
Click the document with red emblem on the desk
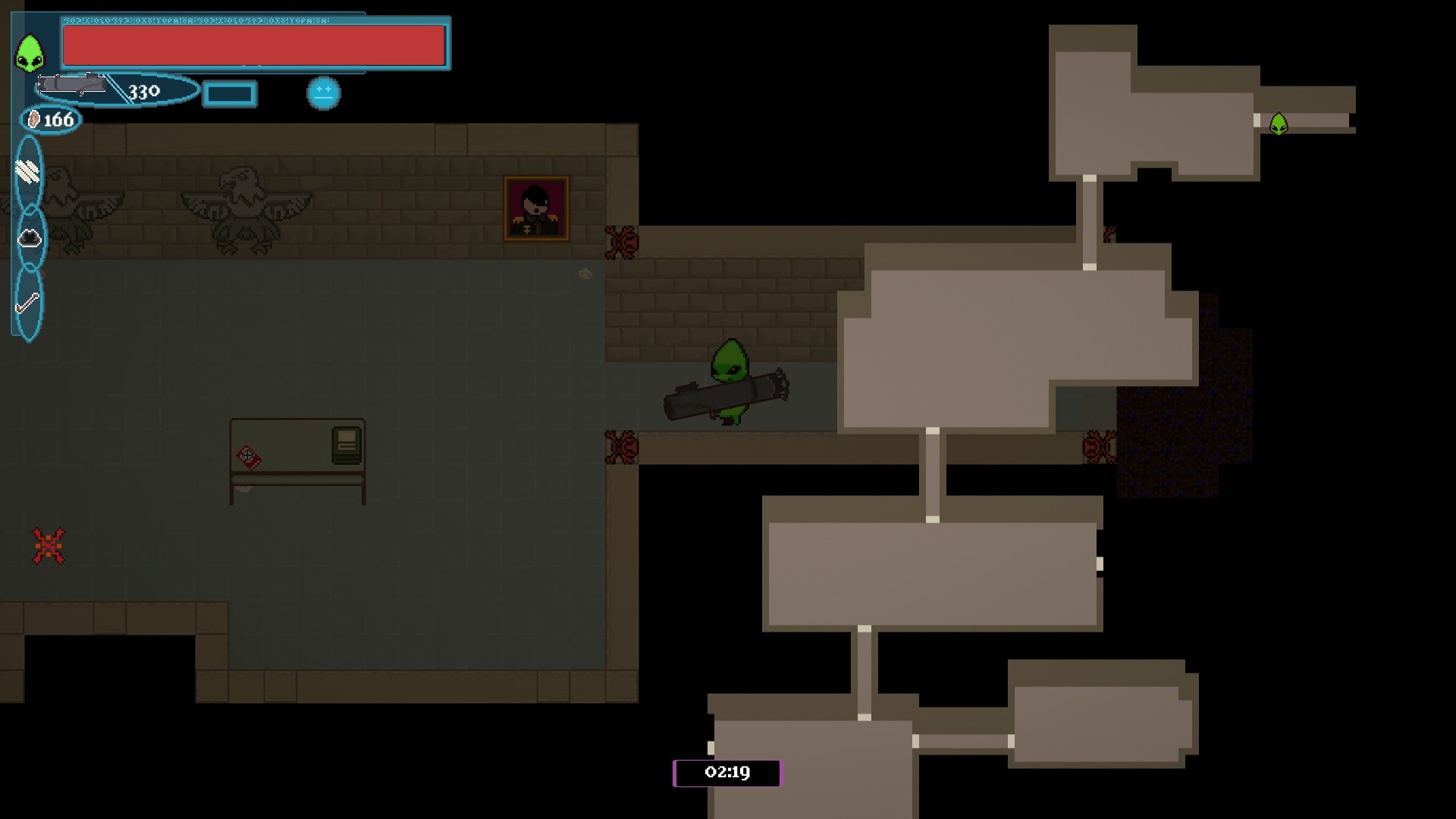(x=248, y=455)
